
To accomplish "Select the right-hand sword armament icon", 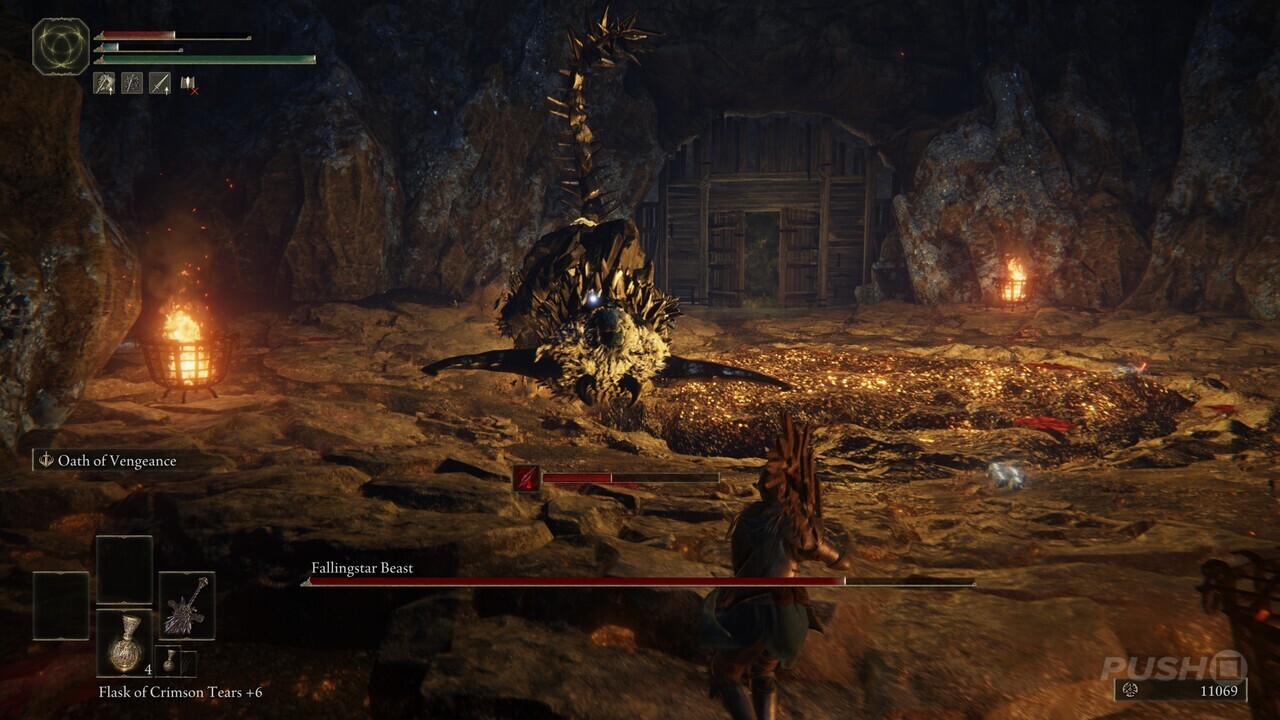I will 160,83.
